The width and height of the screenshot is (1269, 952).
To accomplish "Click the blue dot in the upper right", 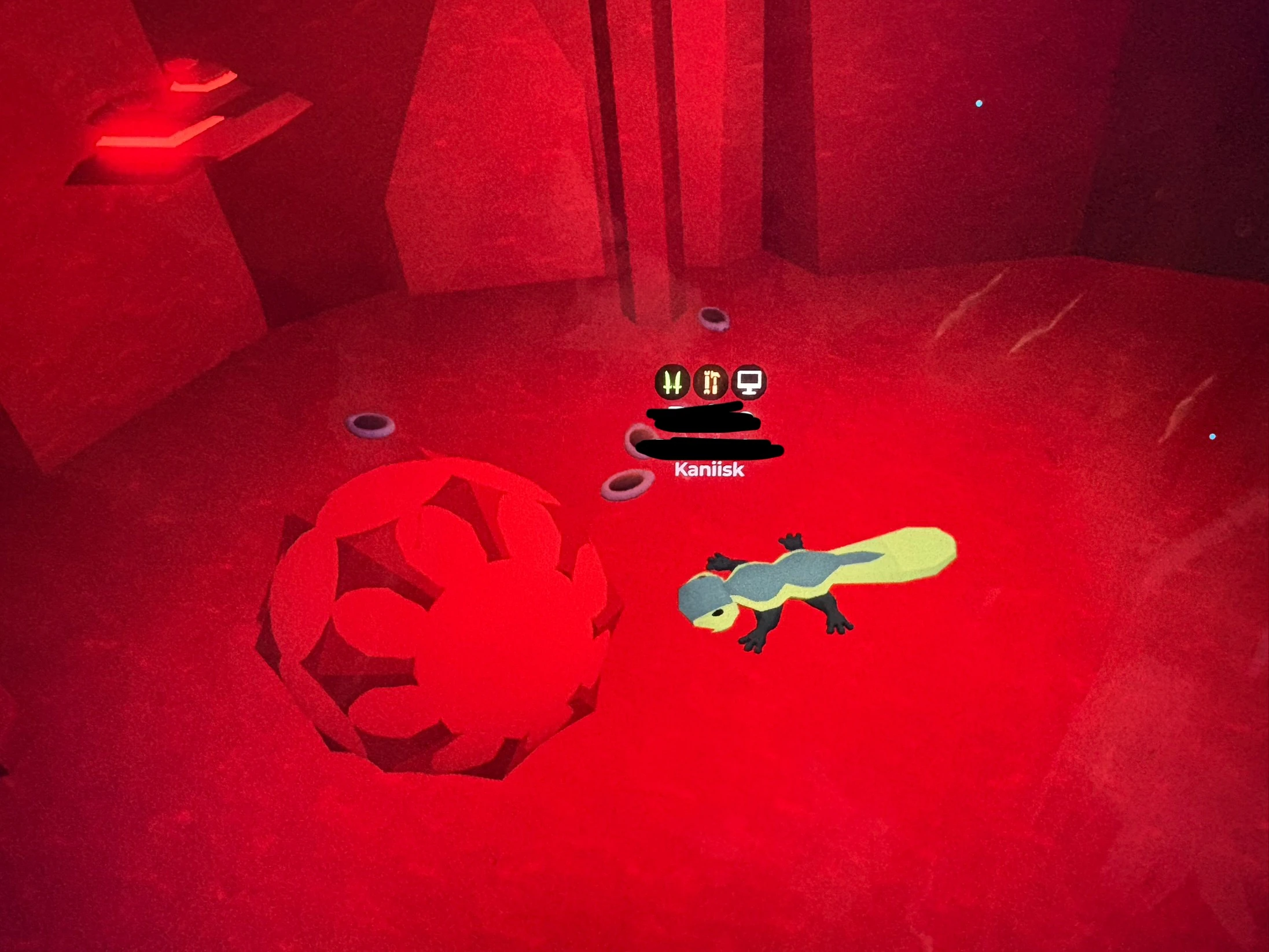I will tap(979, 102).
